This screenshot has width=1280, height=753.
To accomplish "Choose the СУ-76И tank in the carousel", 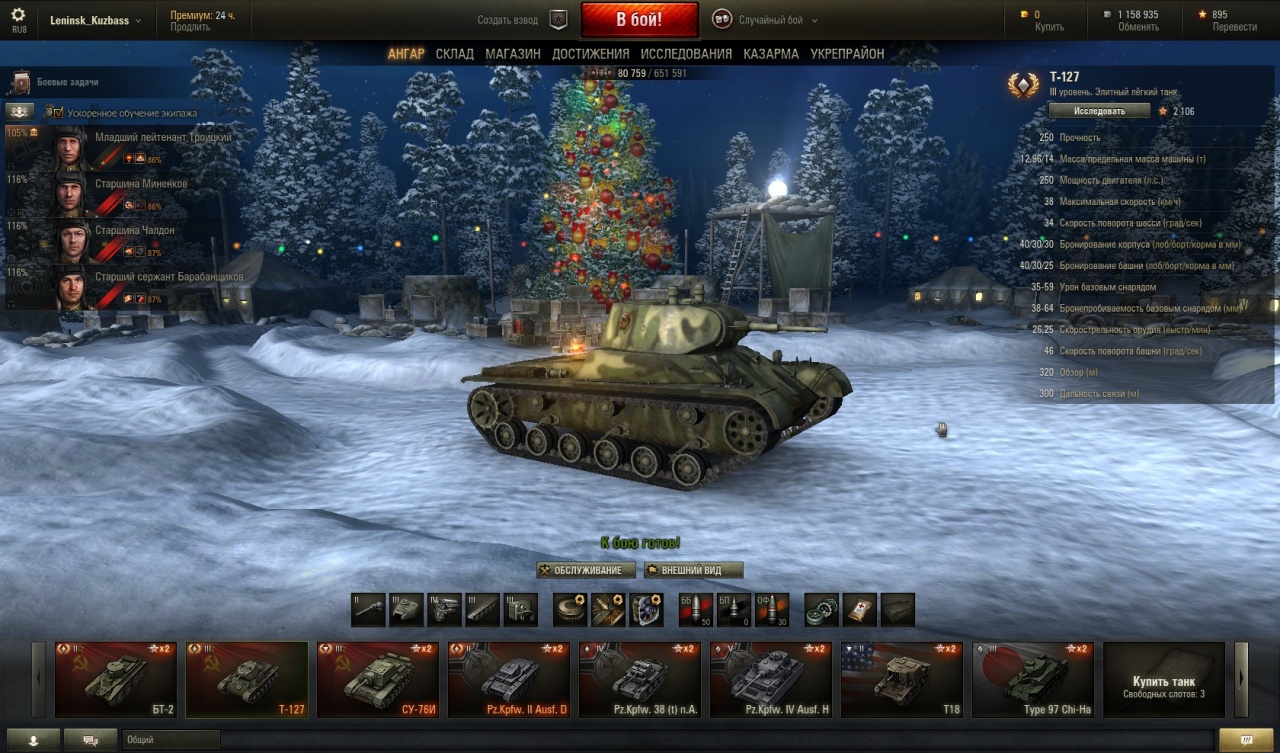I will tap(378, 680).
